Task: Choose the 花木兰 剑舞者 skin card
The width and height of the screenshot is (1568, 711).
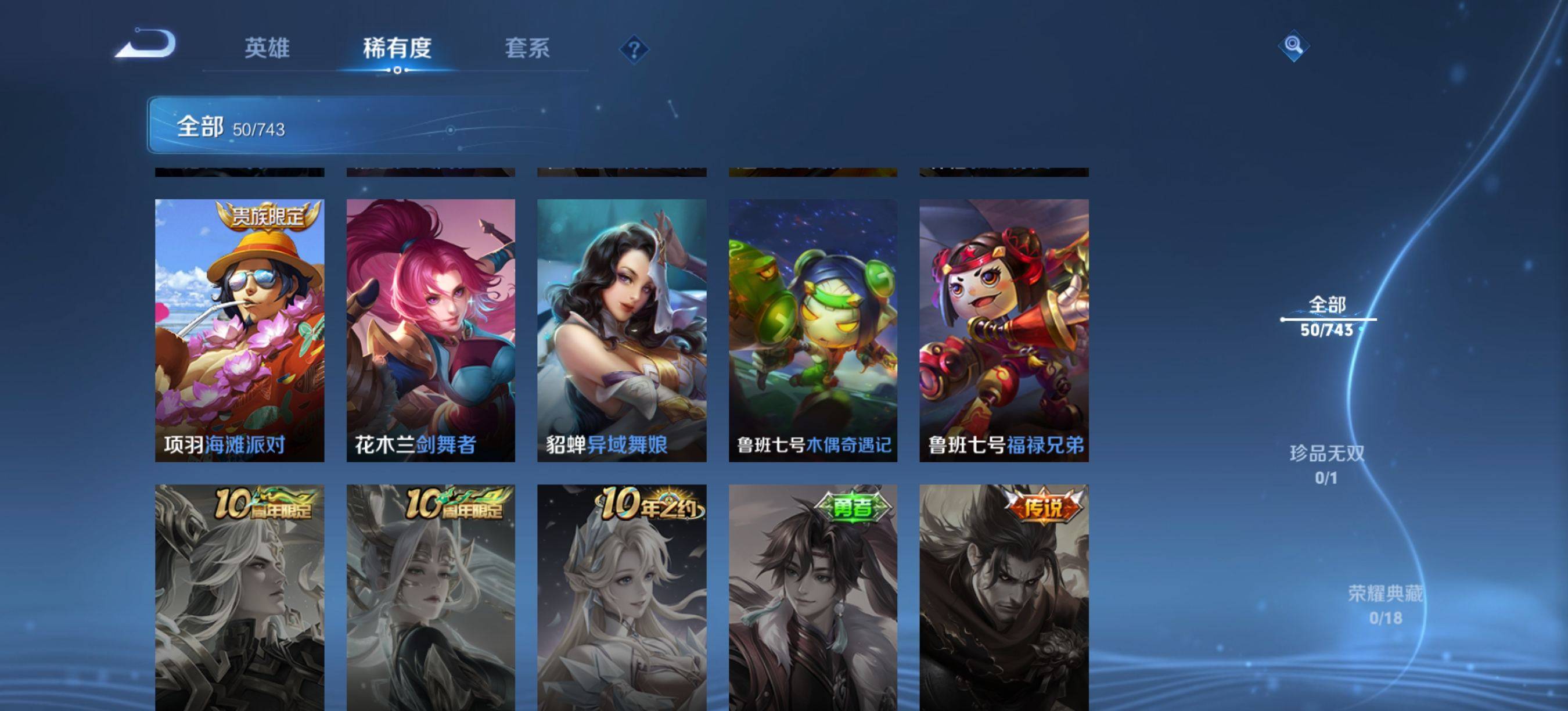Action: [x=430, y=330]
